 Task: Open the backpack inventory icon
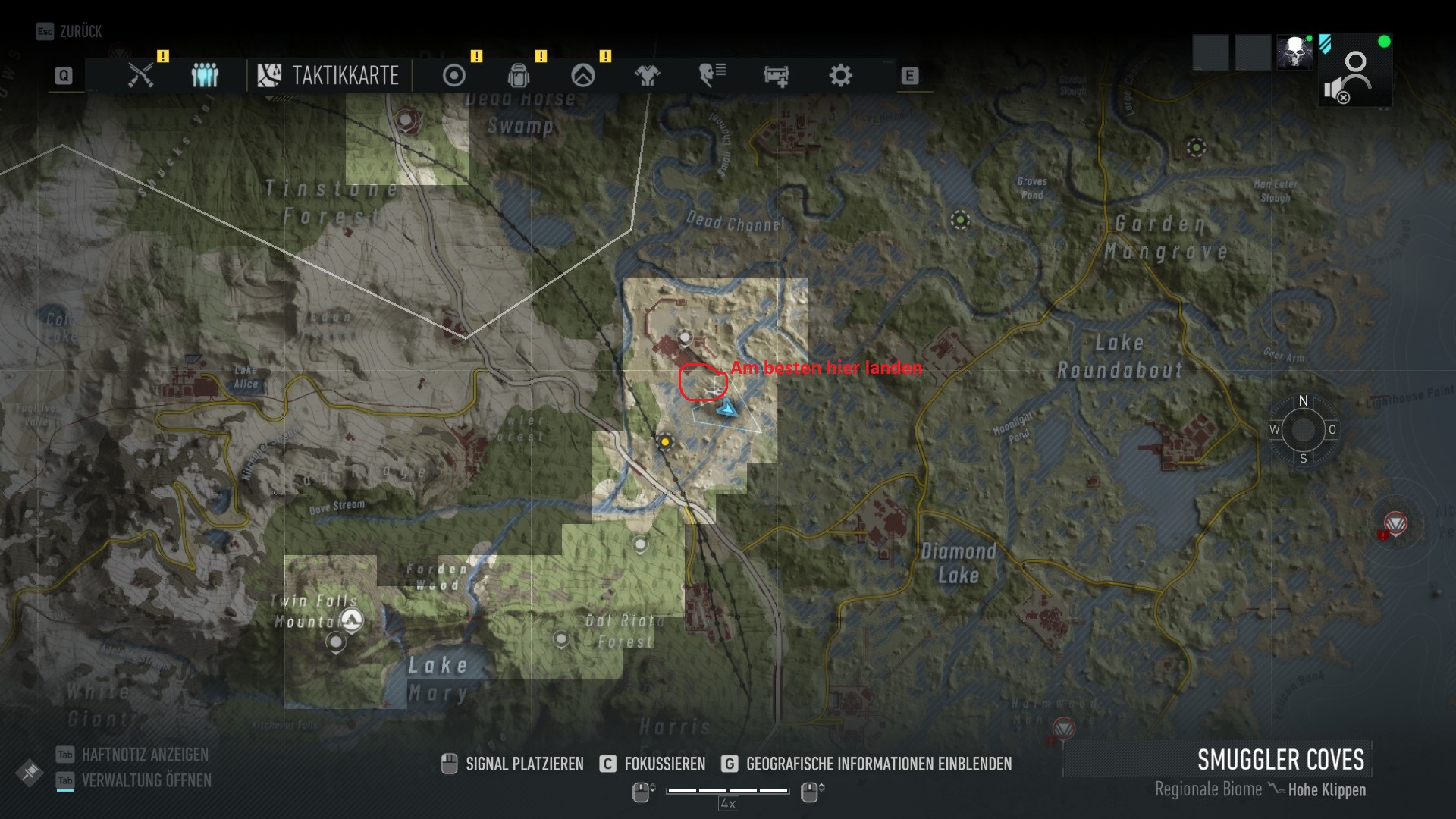(519, 75)
